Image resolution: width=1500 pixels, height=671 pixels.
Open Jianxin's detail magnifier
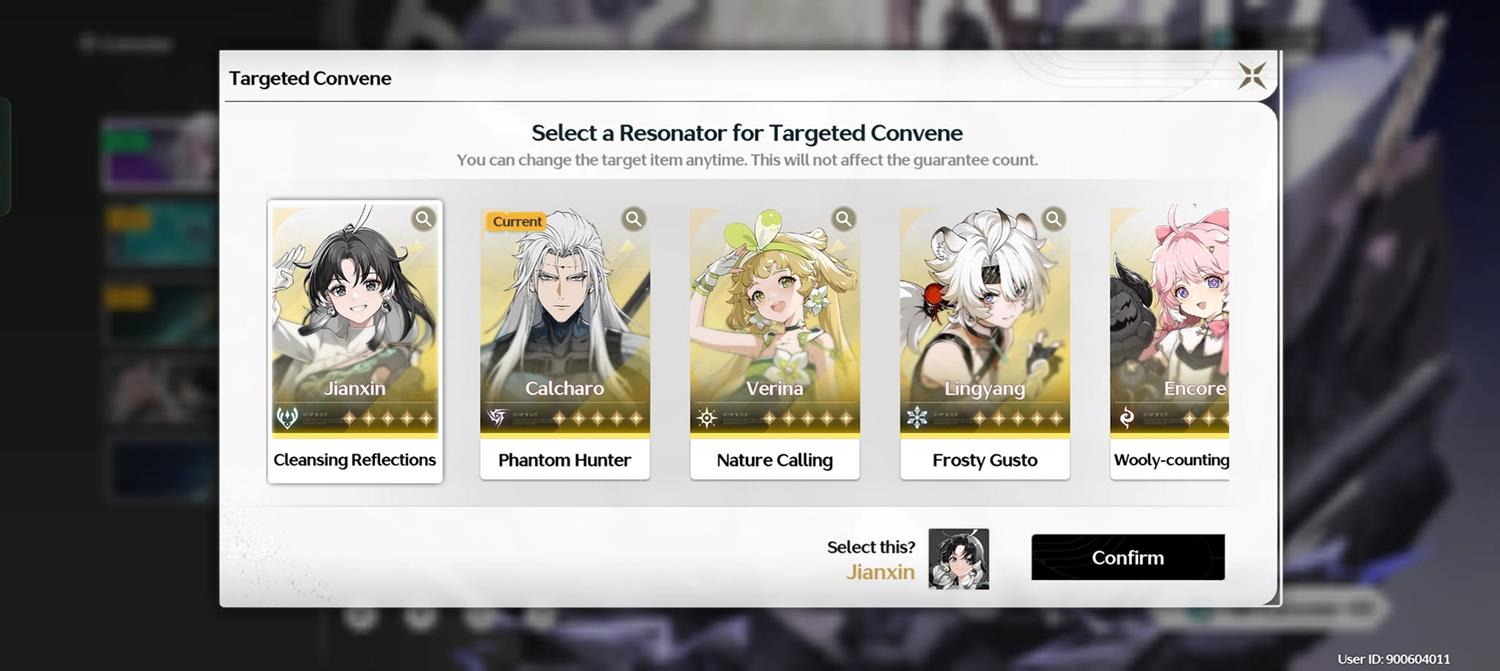tap(424, 219)
